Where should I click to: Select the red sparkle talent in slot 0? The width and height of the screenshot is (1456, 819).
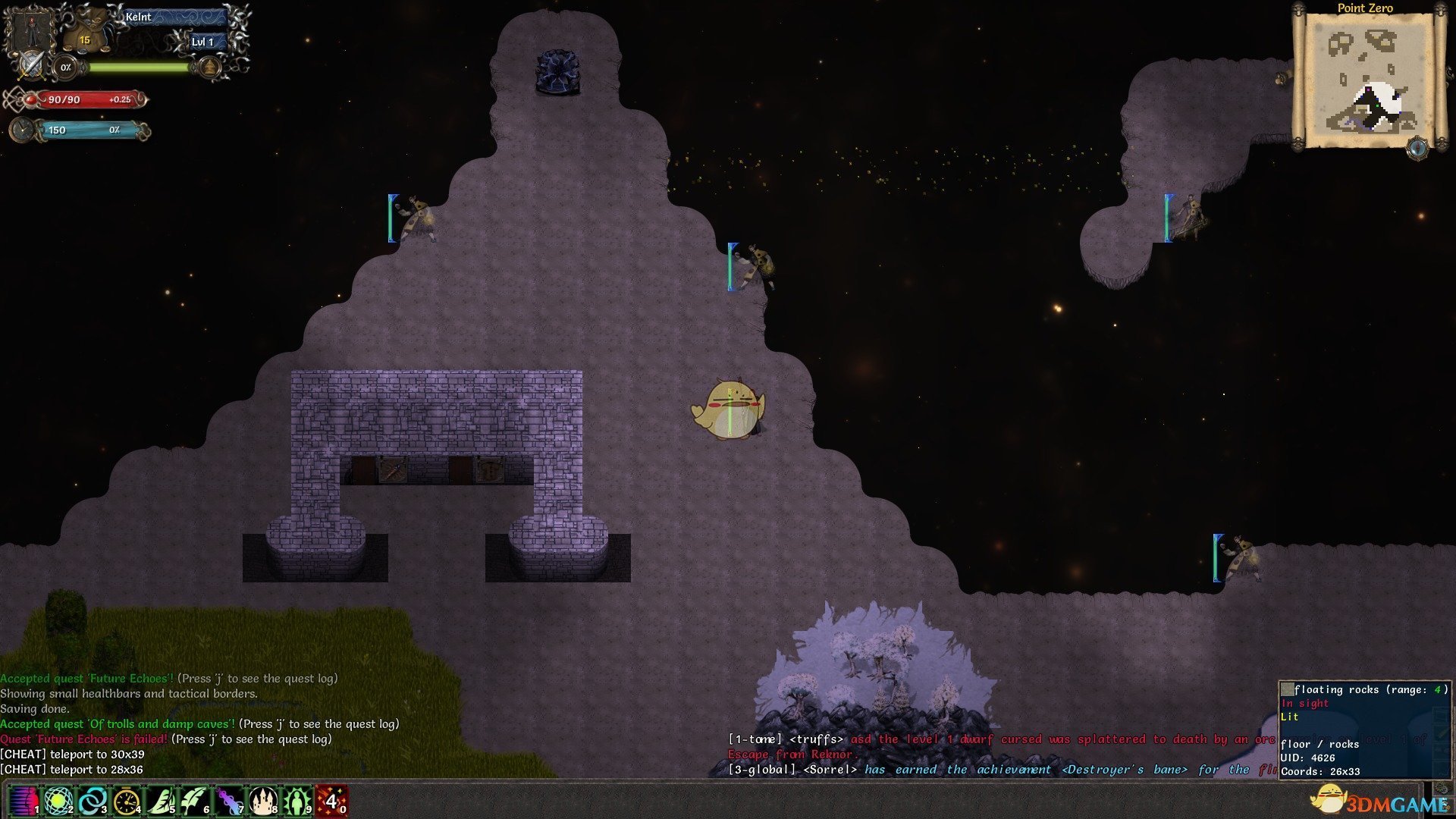(x=331, y=801)
